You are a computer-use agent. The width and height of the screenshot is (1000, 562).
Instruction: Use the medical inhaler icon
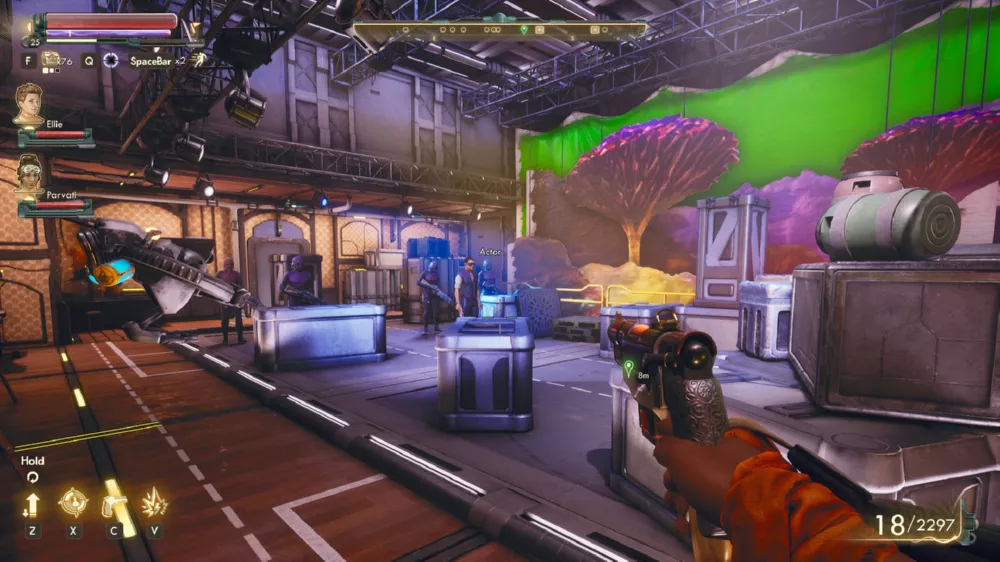(50, 60)
